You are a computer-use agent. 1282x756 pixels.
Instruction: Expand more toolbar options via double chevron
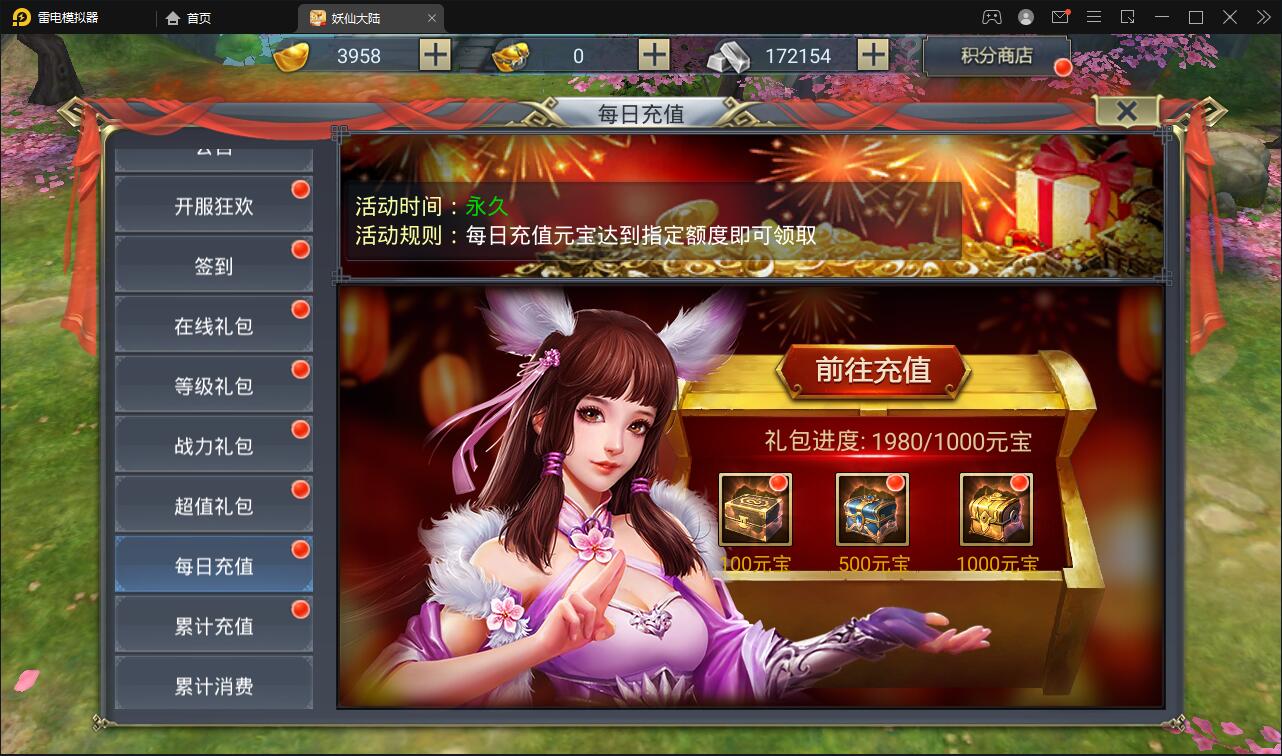pyautogui.click(x=1263, y=17)
